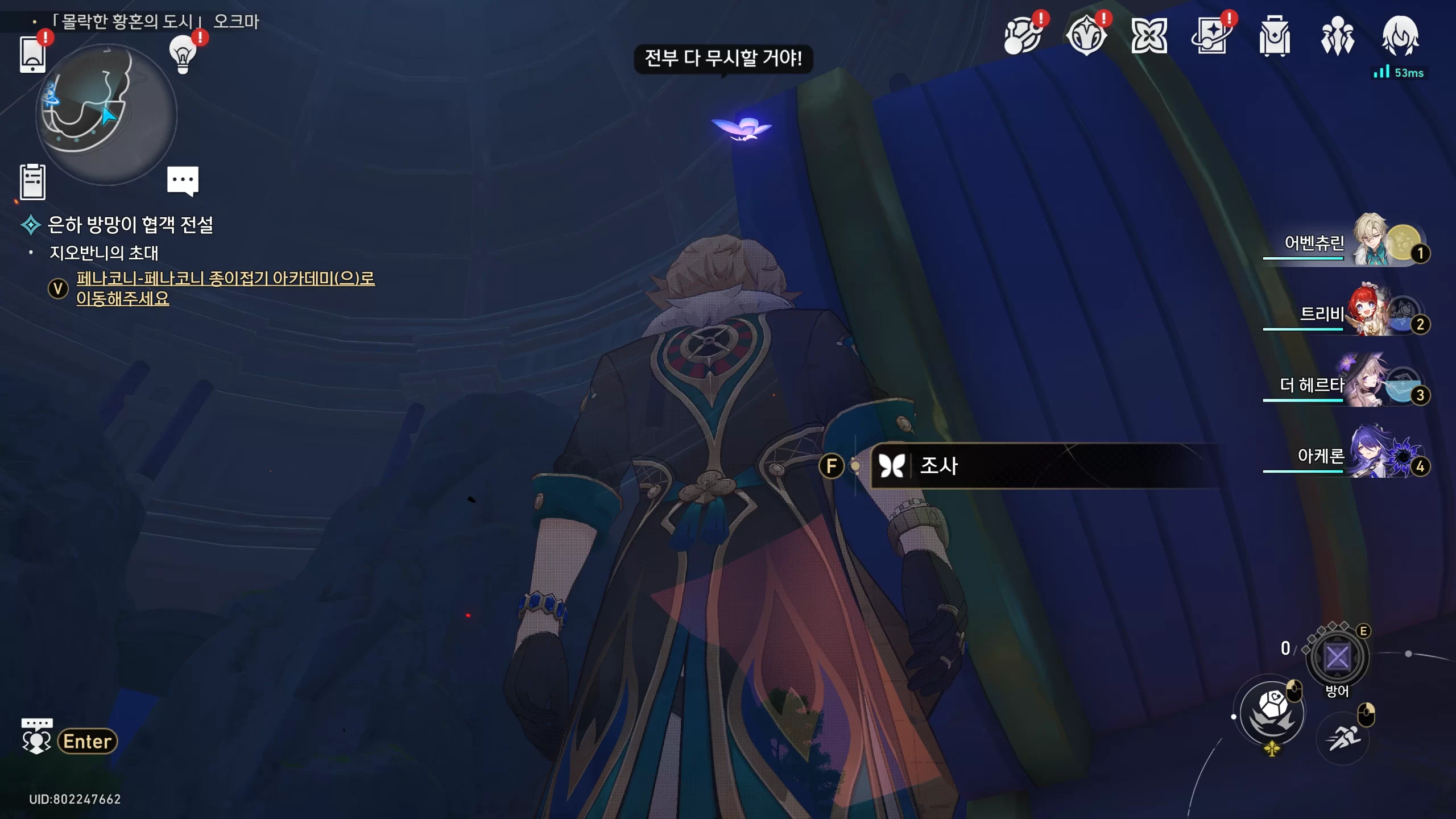Open the lightbulb tutorial tips icon
Screen dimensions: 1456x819
pos(183,54)
